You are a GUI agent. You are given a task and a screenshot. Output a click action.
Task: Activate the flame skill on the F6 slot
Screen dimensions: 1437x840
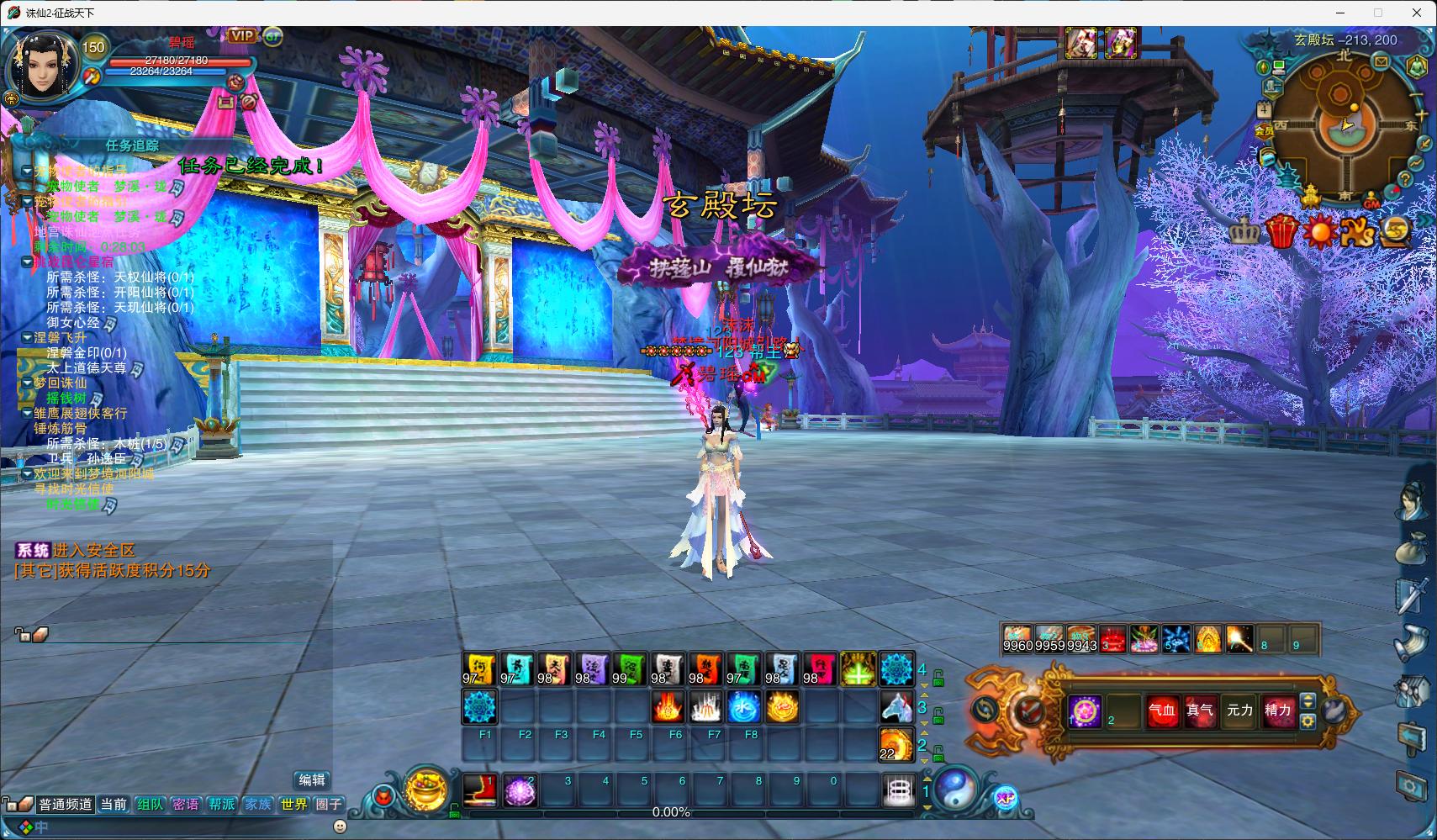pos(668,708)
